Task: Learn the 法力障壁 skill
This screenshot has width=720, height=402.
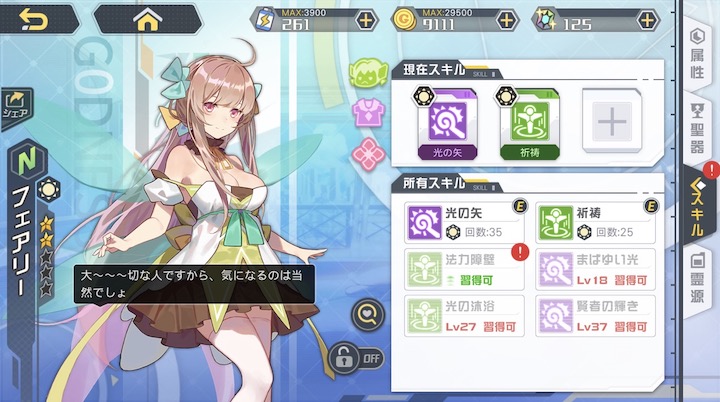Action: (x=466, y=269)
